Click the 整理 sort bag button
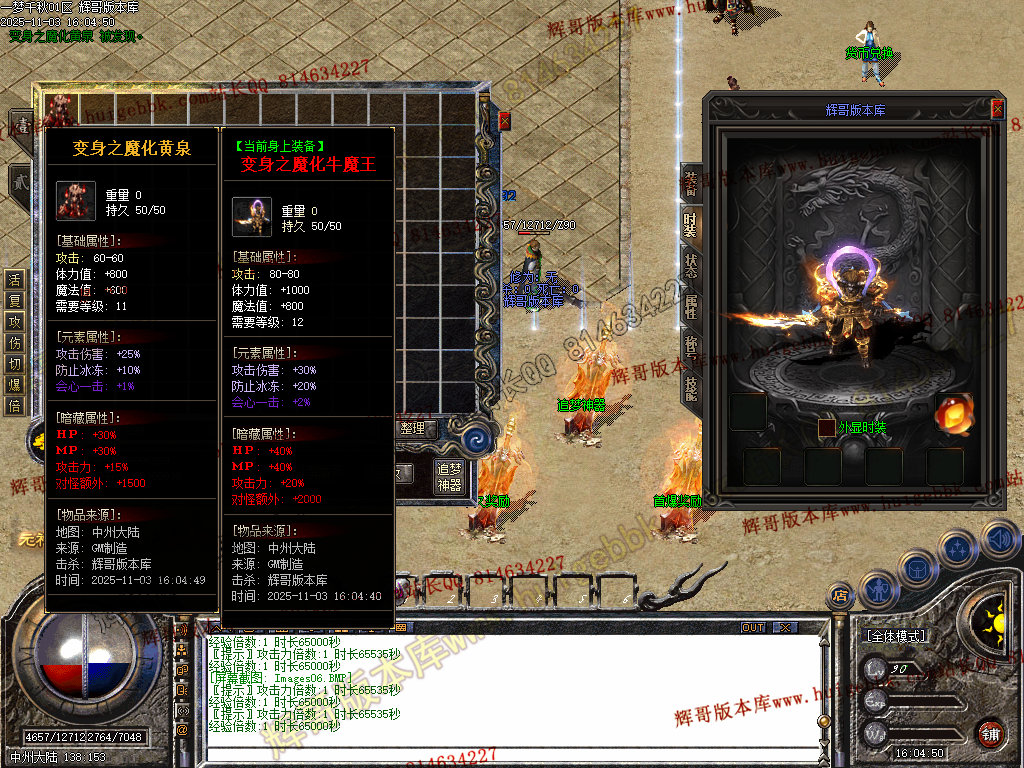1024x768 pixels. click(x=412, y=429)
